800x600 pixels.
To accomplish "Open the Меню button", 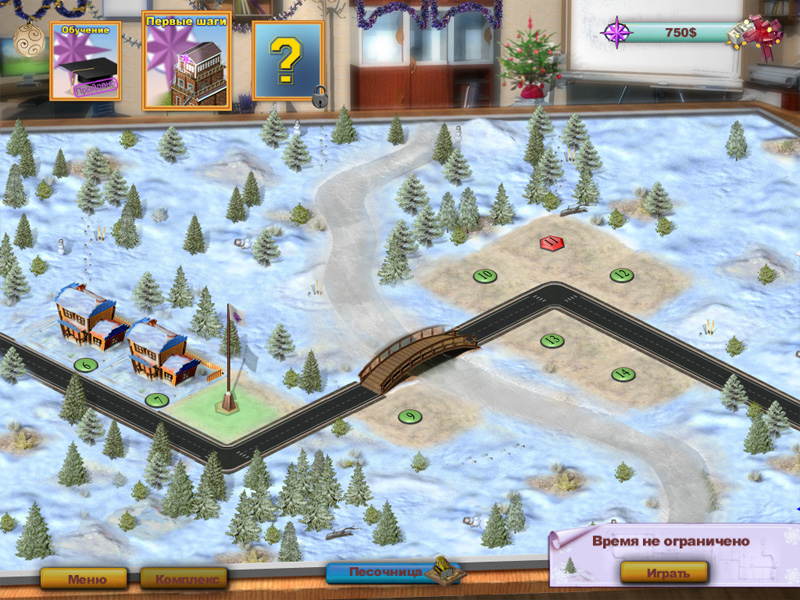I will pos(83,578).
